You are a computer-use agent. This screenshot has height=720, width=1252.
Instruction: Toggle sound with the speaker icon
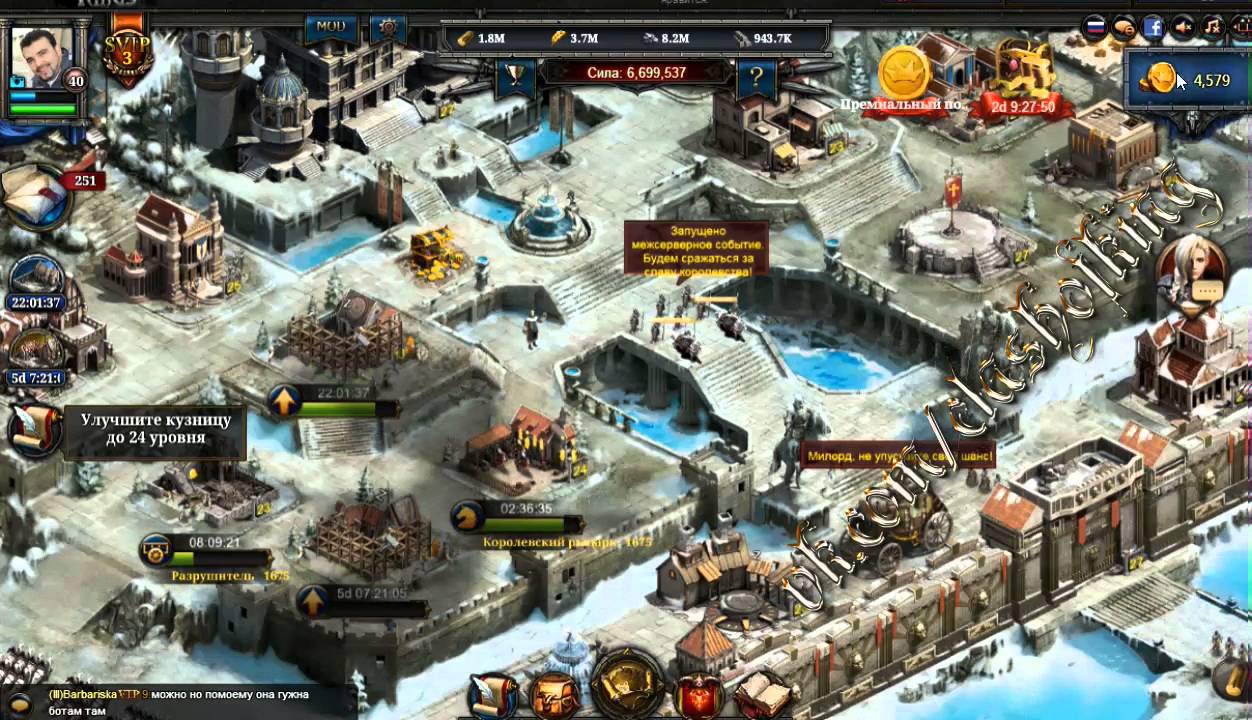(x=1183, y=27)
